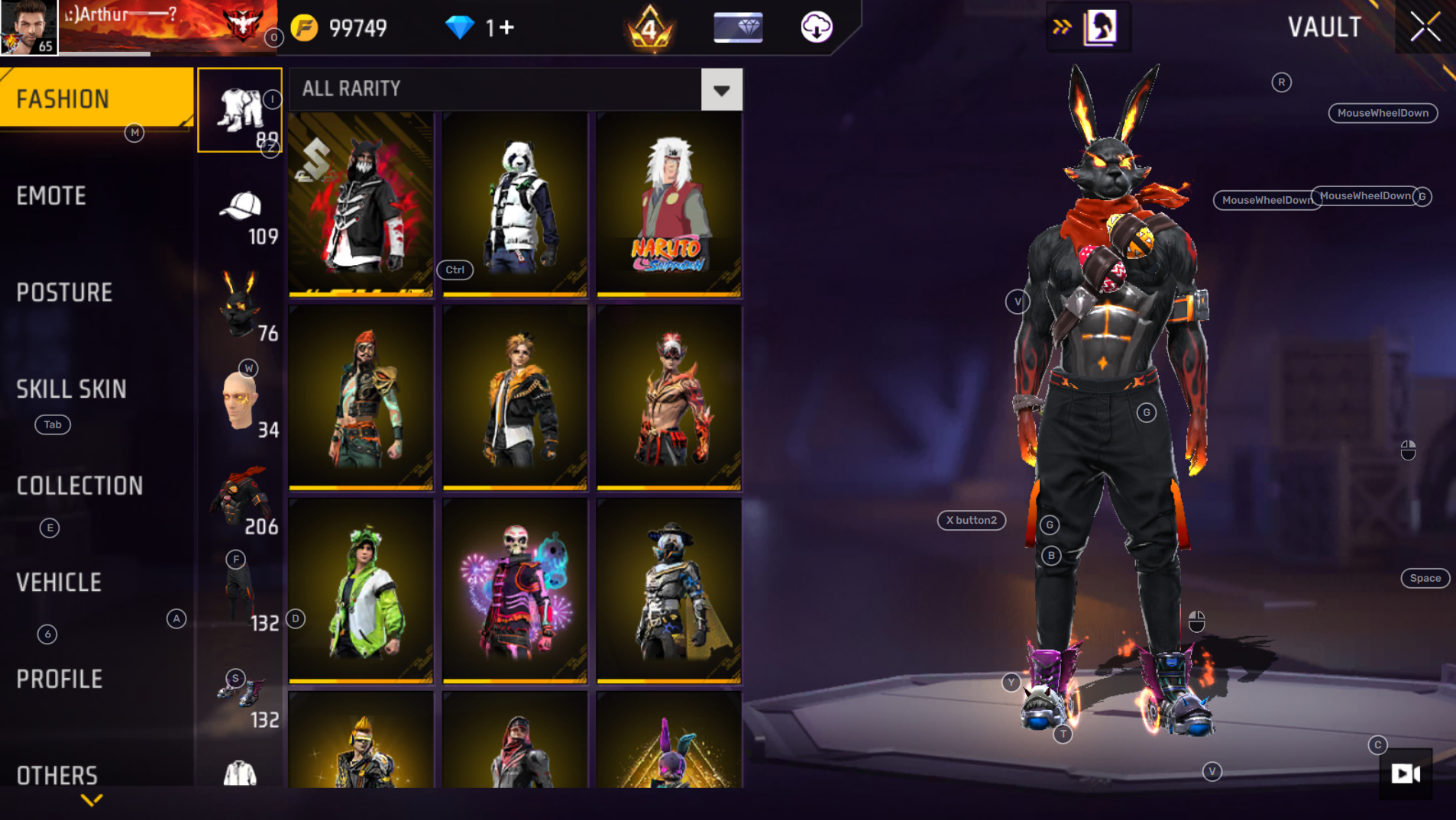Click the cloud download icon in top bar
Image resolution: width=1456 pixels, height=820 pixels.
click(816, 27)
